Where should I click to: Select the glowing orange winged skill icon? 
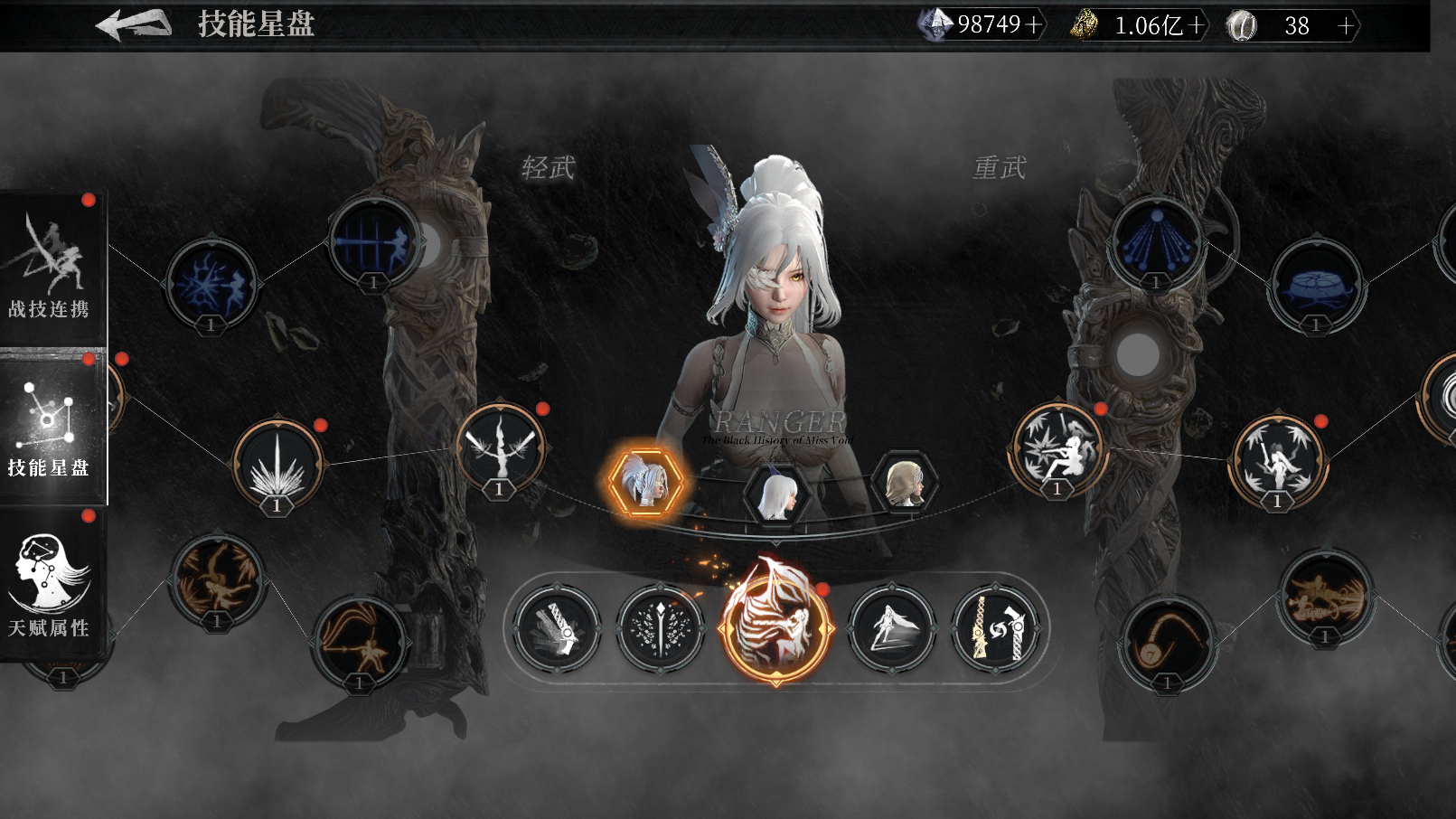(x=775, y=626)
